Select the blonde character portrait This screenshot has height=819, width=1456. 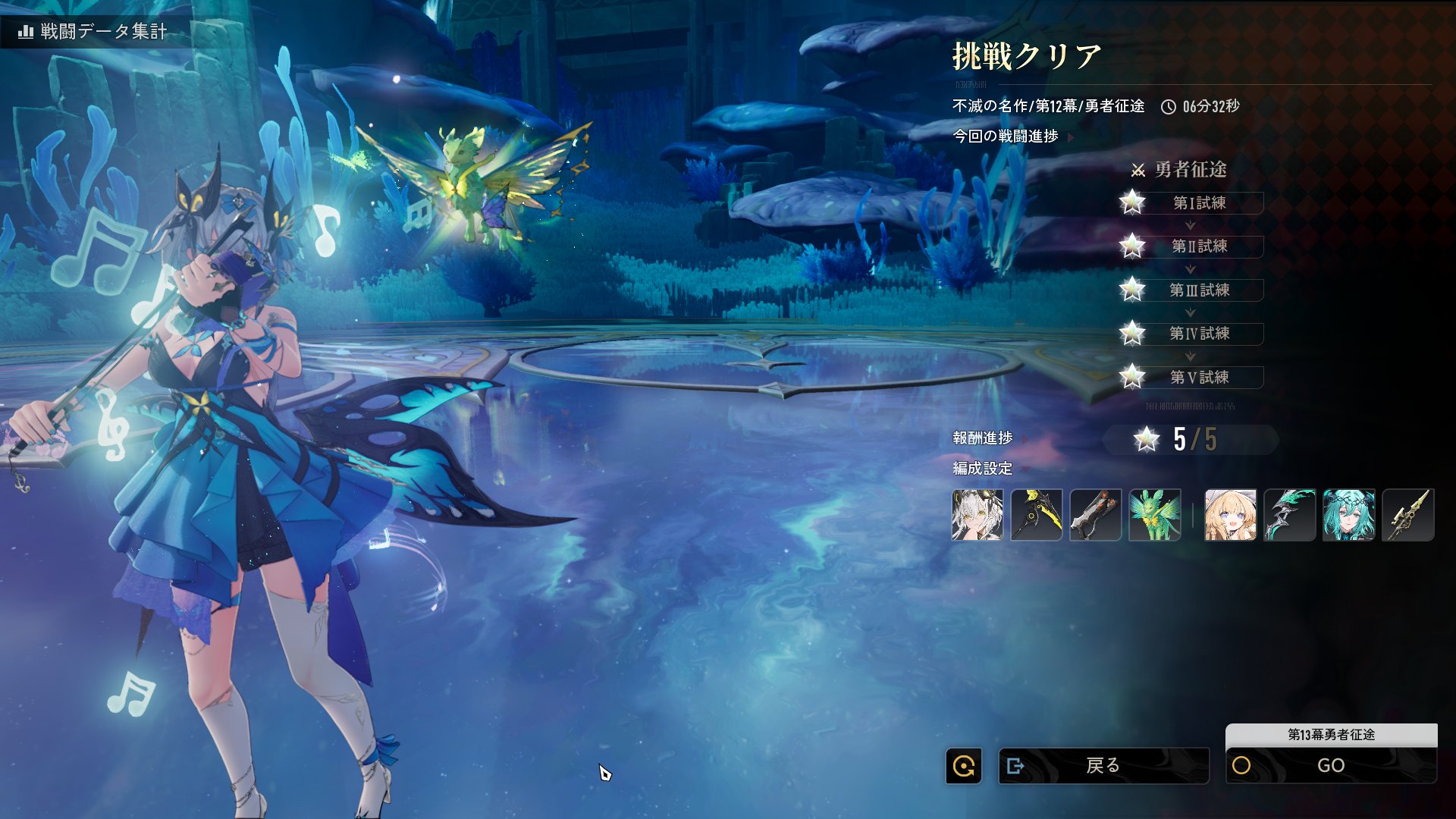[1231, 515]
